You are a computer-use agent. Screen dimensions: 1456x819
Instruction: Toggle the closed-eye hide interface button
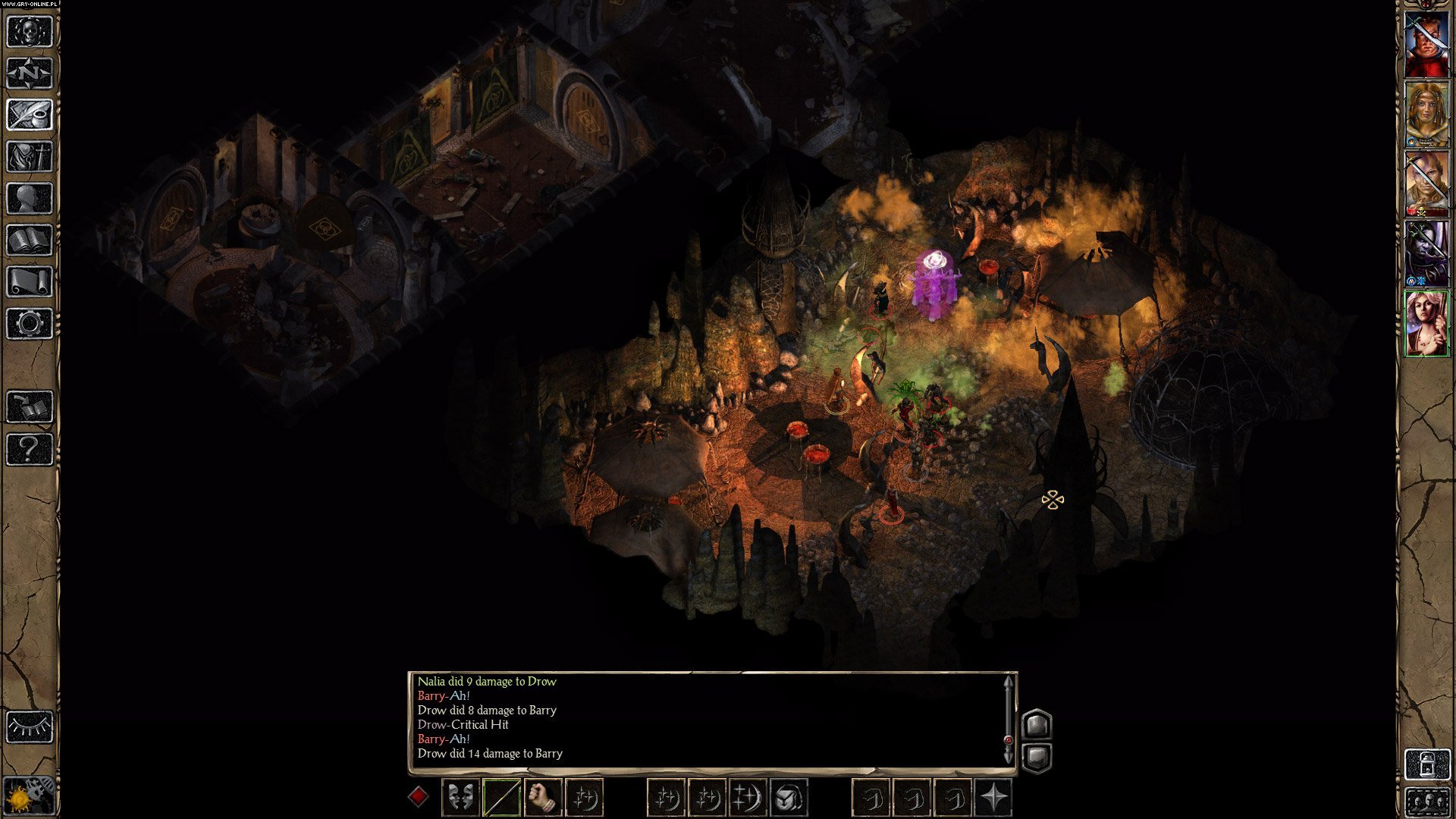(30, 726)
